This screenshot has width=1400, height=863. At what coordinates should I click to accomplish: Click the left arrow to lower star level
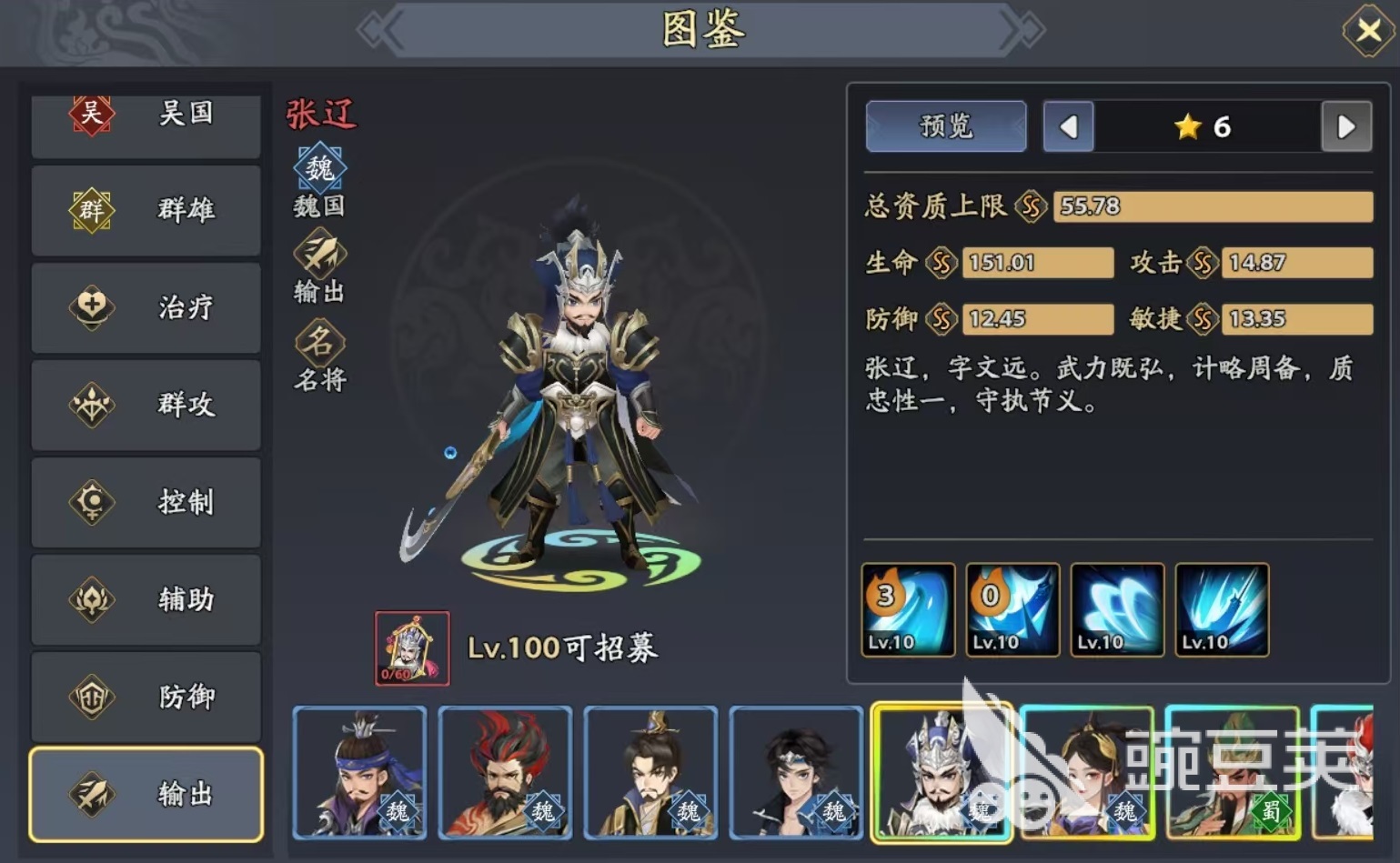tap(1069, 127)
